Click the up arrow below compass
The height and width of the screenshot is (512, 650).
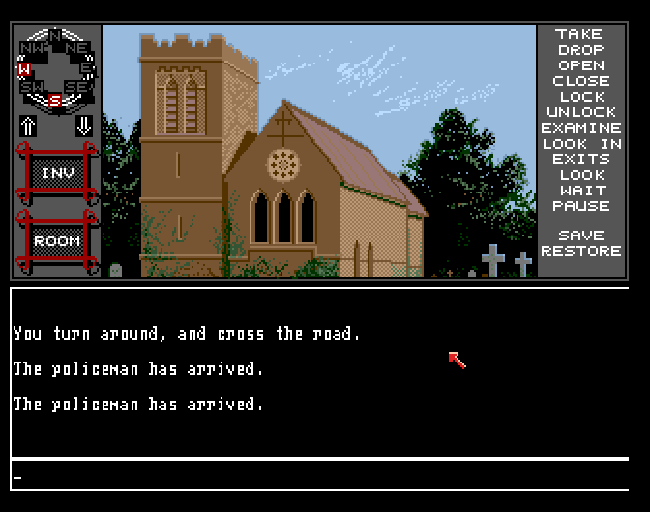(x=28, y=126)
